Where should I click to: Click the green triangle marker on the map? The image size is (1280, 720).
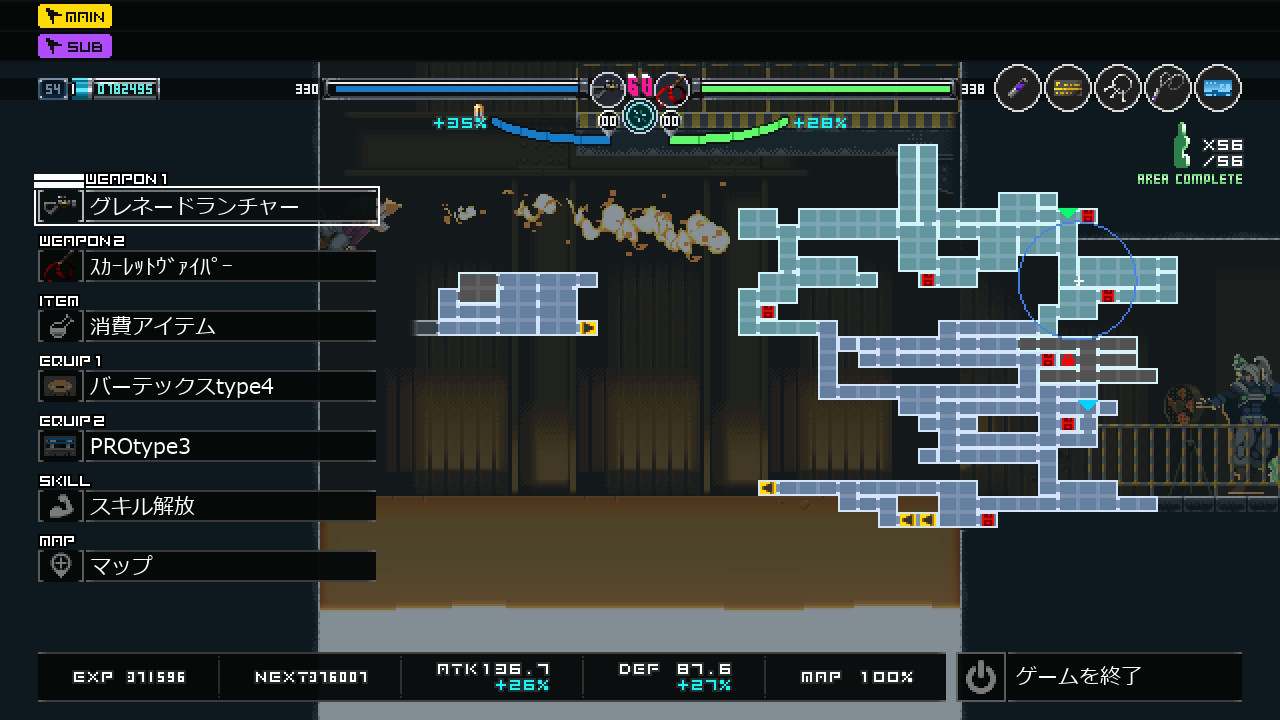click(1067, 213)
